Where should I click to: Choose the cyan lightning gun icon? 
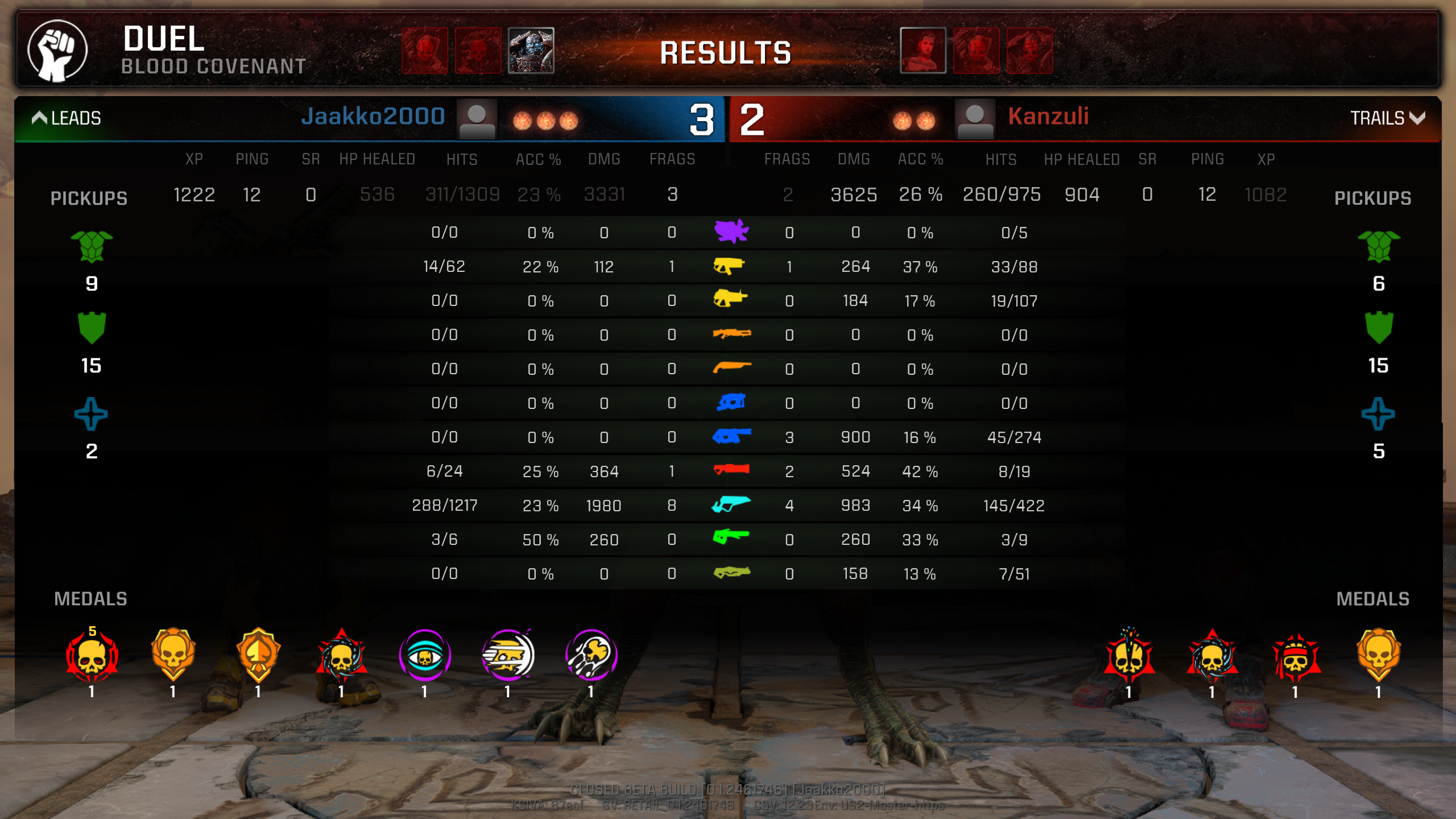[731, 504]
